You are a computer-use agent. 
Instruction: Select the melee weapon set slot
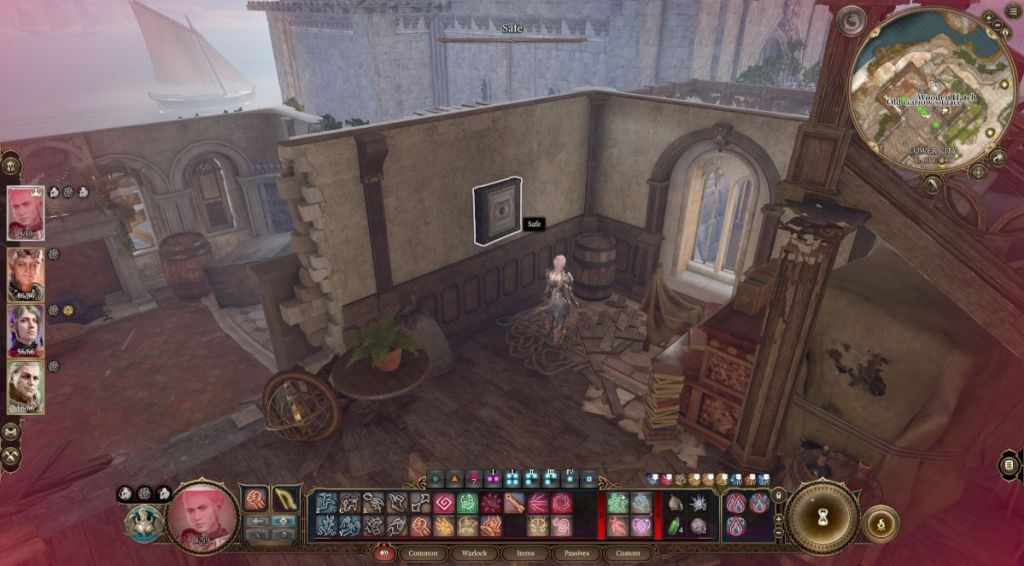(x=256, y=499)
